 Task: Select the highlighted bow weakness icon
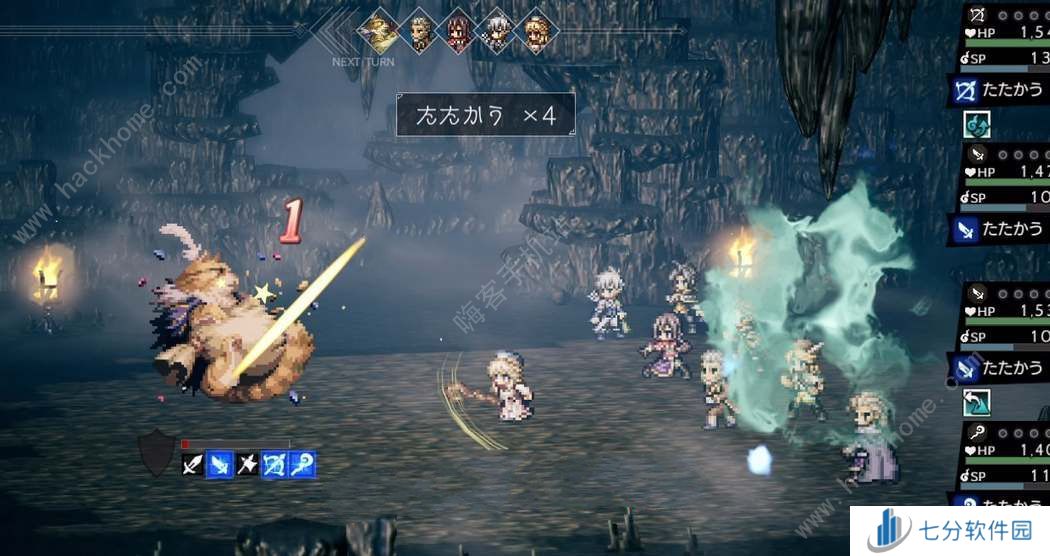(274, 464)
